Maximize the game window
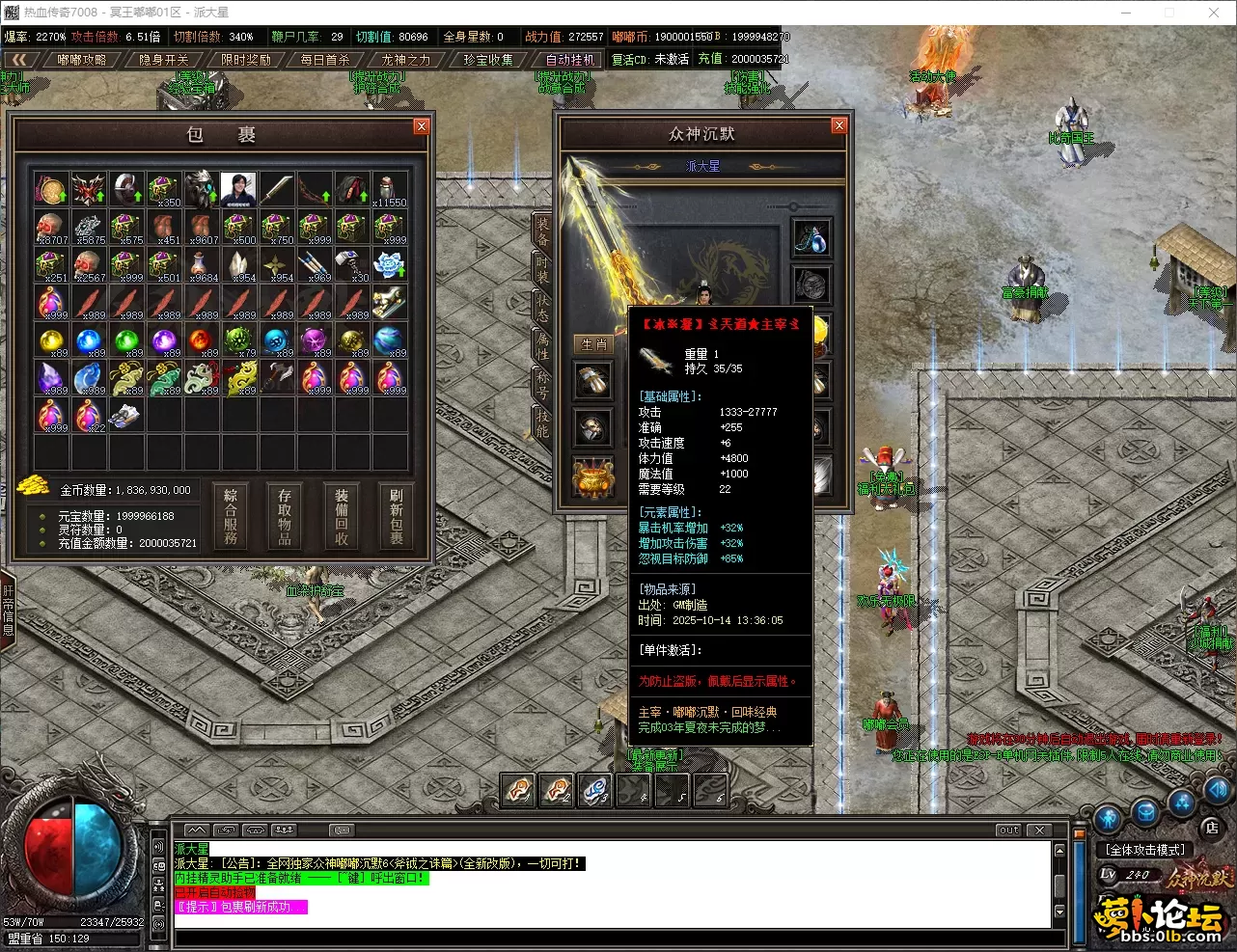This screenshot has height=952, width=1237. tap(1169, 13)
